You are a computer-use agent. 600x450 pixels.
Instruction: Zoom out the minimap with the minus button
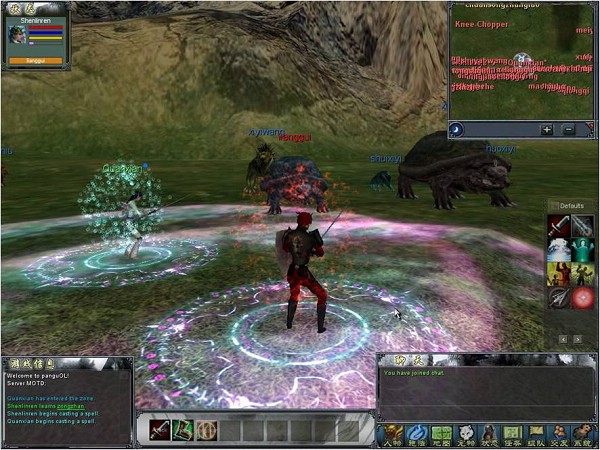[x=568, y=129]
